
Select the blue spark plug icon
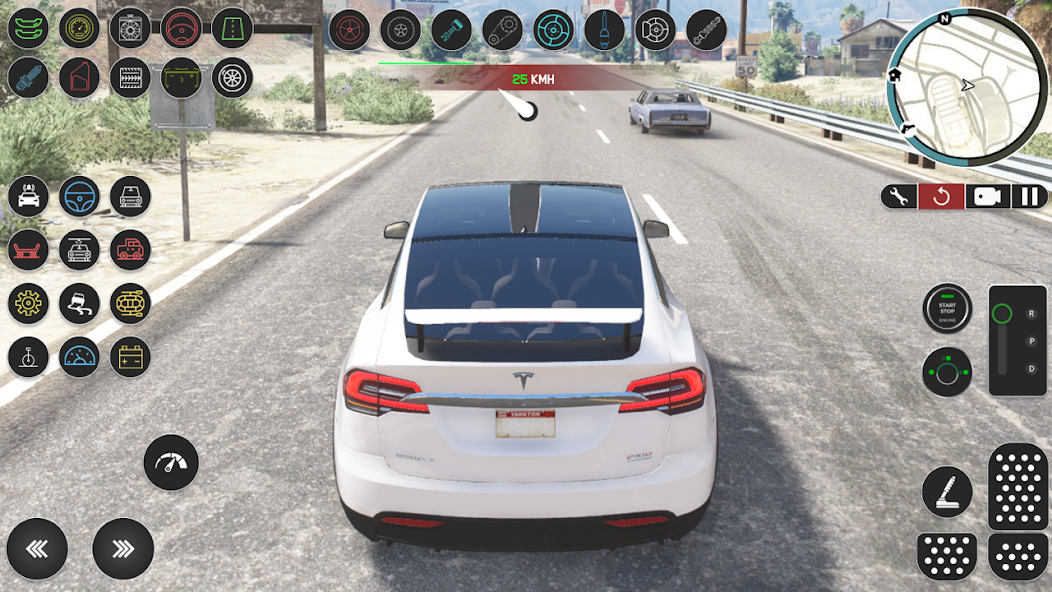tap(28, 77)
